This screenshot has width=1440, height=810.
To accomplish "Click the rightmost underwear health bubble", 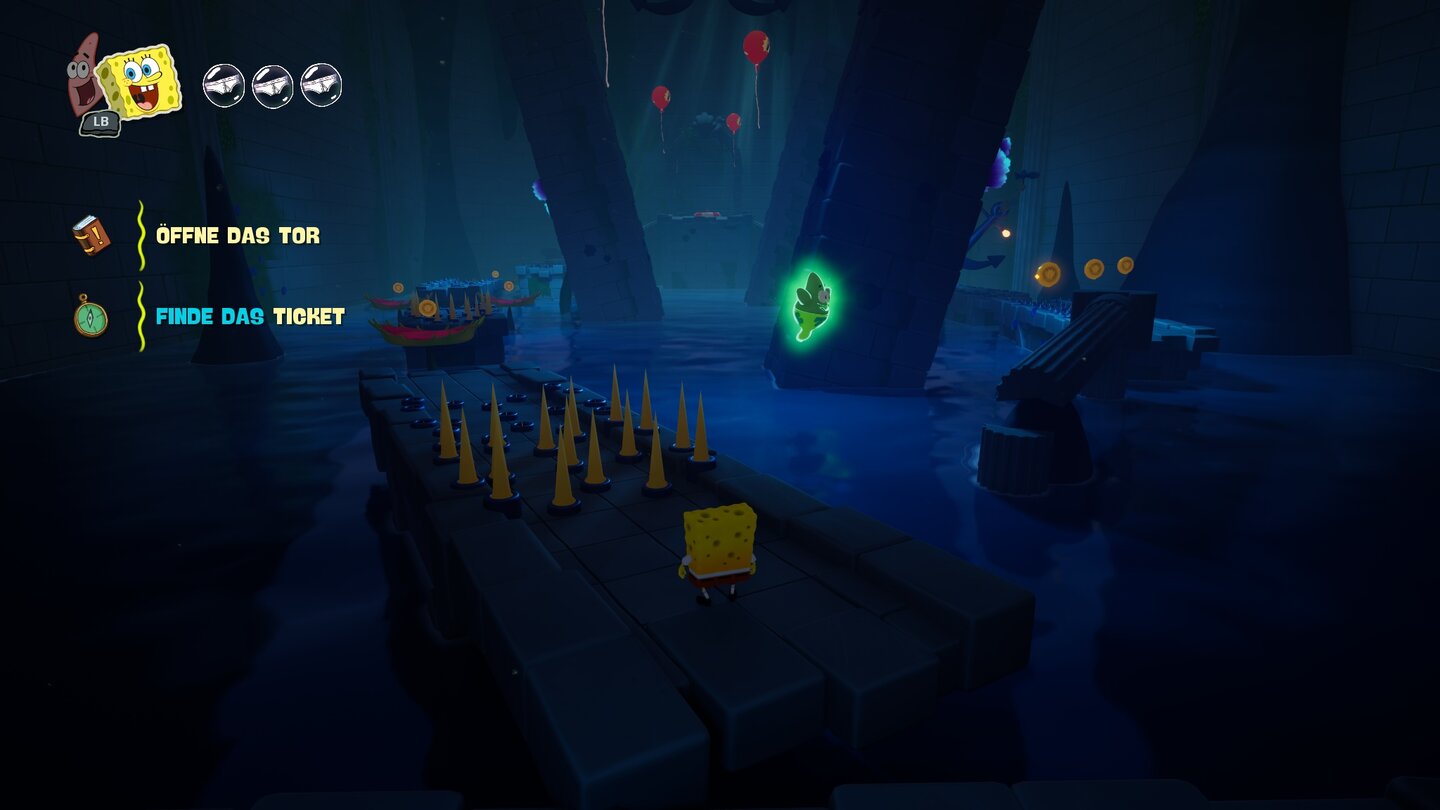I will click(x=321, y=85).
